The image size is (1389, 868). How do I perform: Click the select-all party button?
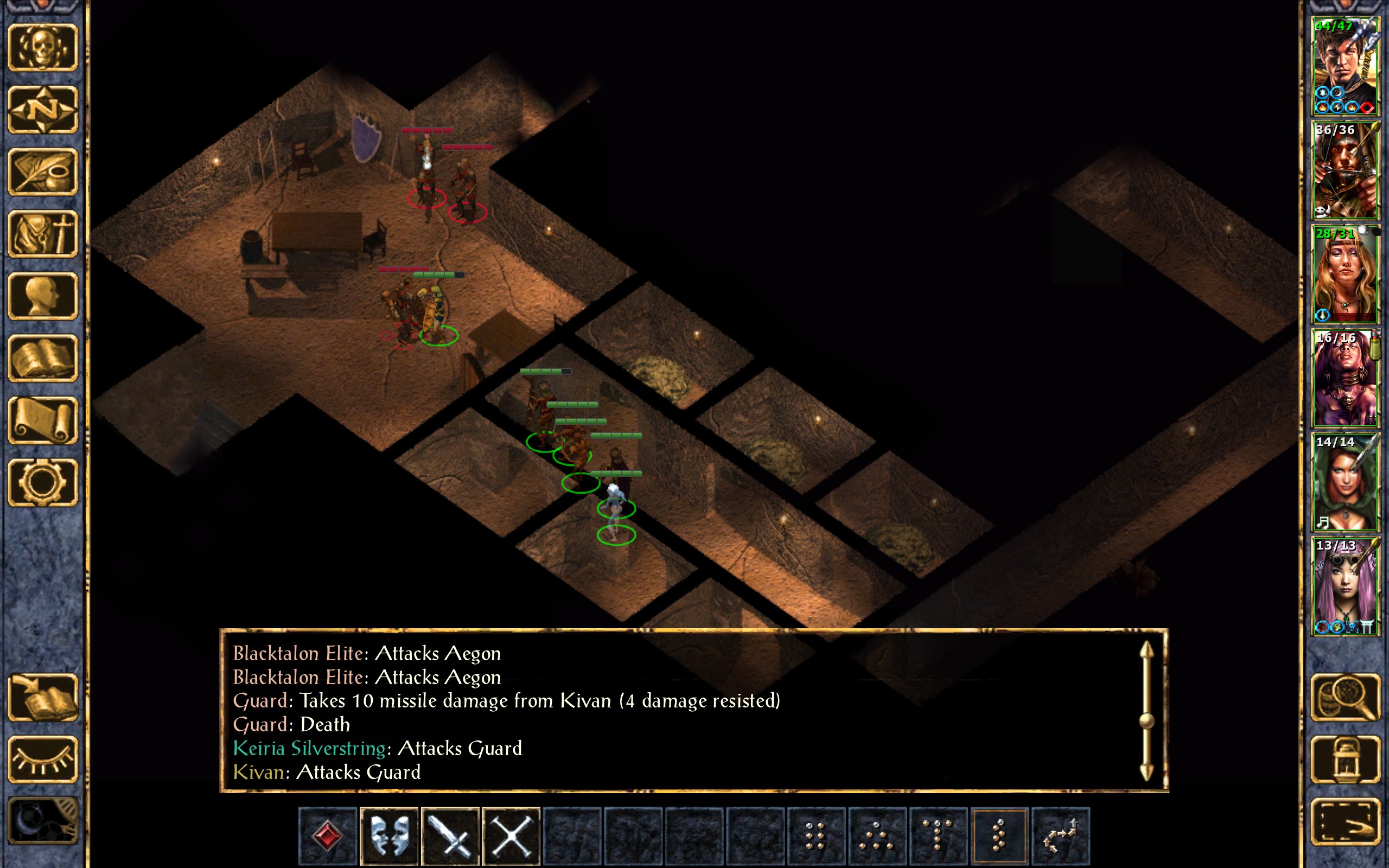(x=1345, y=821)
